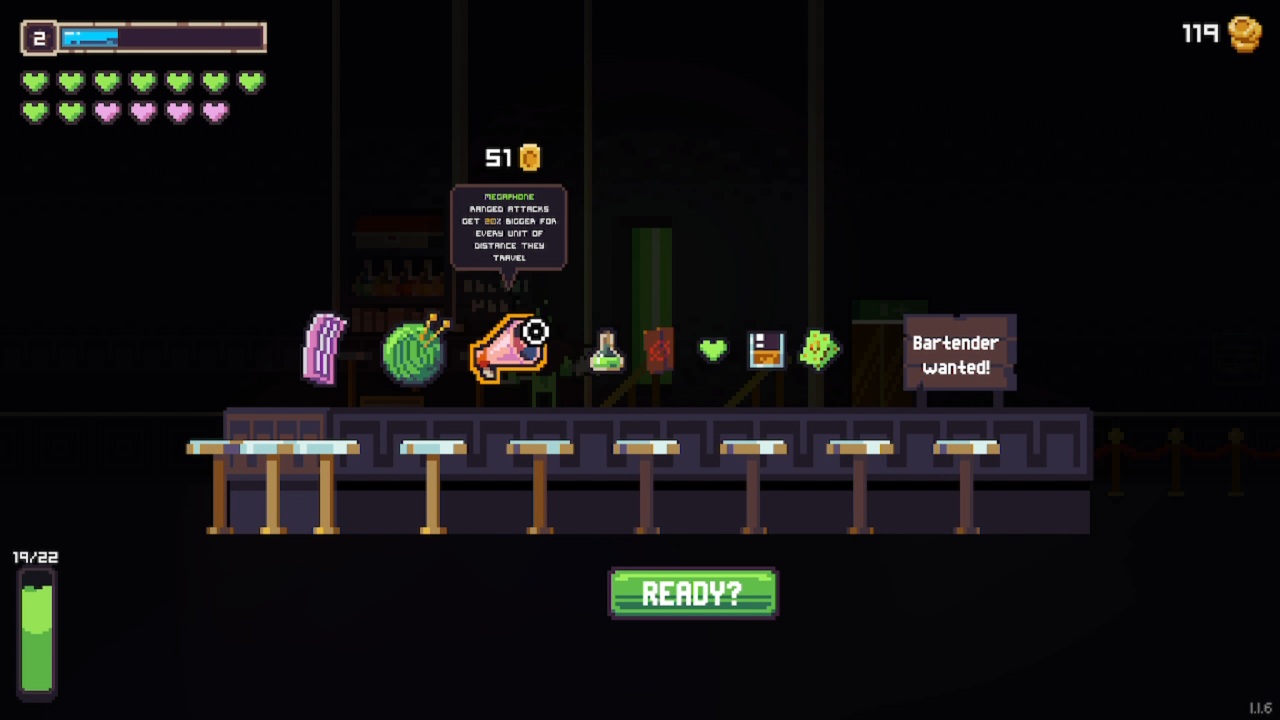Collect the green heart item on the counter
1280x720 pixels.
[714, 351]
